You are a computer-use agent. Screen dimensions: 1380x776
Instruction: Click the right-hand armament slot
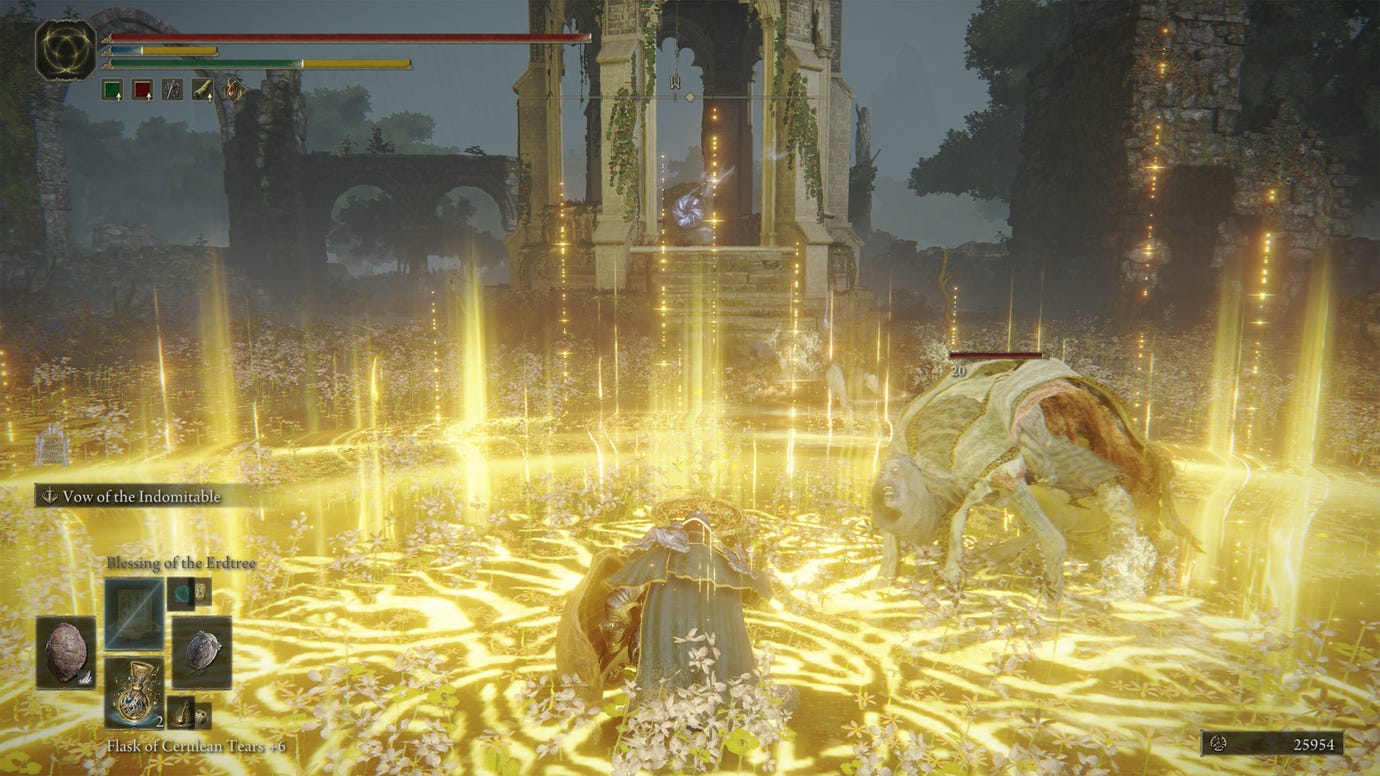point(201,652)
